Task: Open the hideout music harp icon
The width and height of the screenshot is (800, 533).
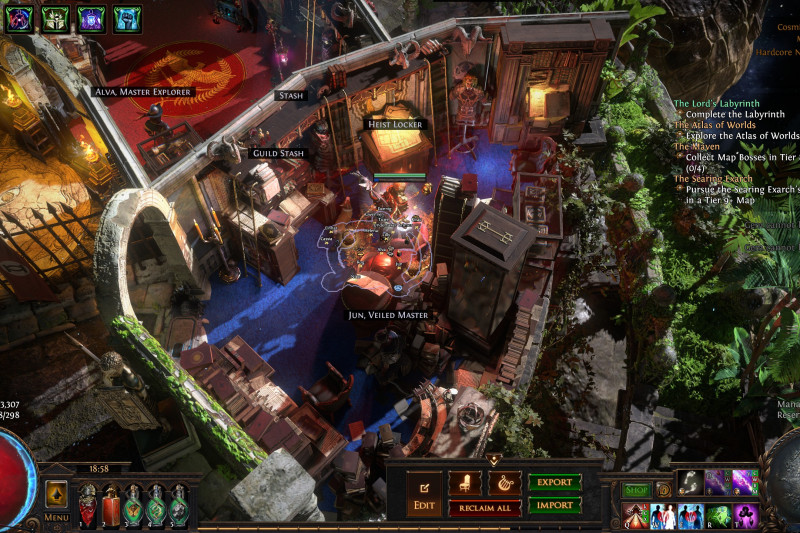Action: point(503,482)
